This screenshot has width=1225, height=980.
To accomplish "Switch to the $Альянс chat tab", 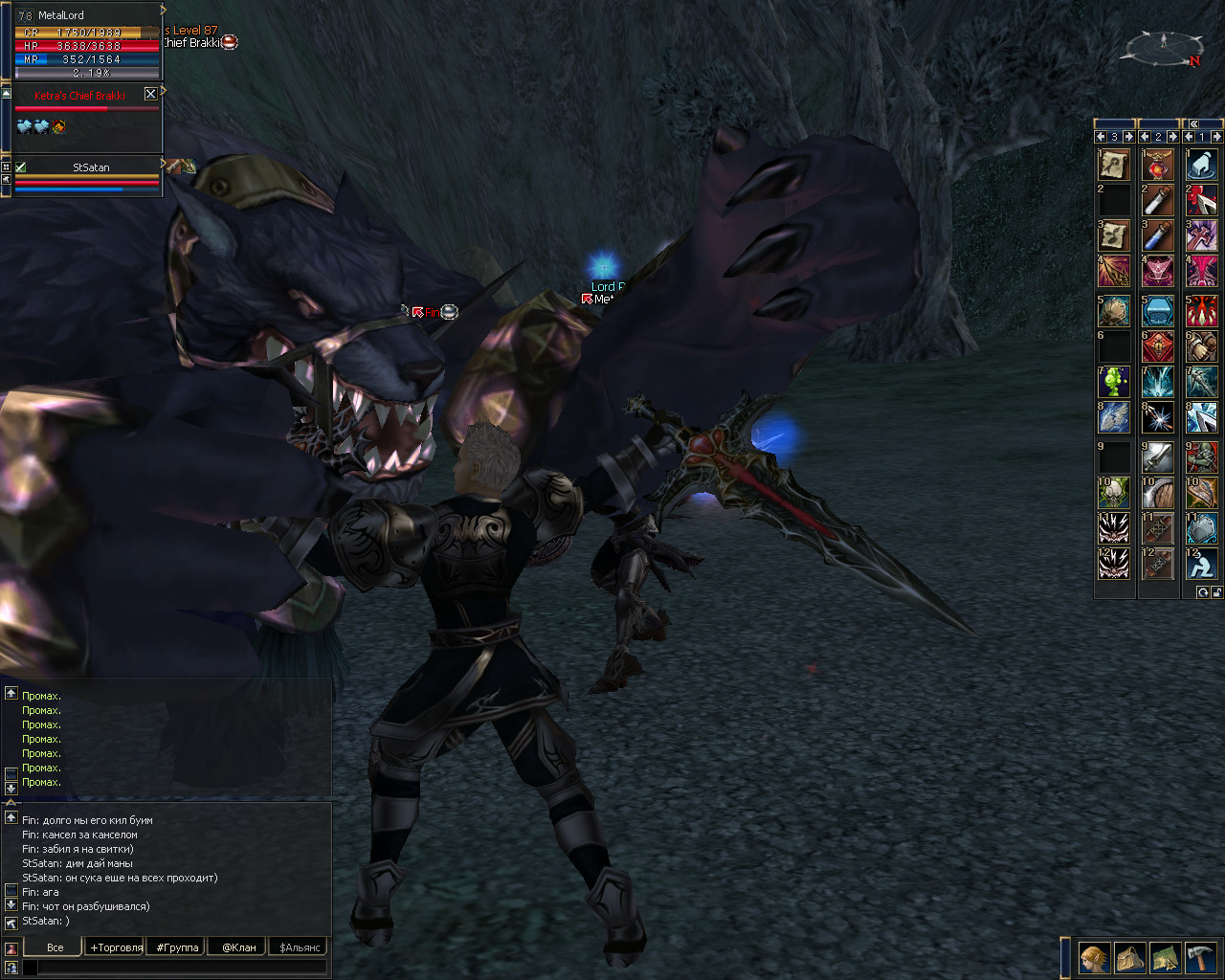I will [x=300, y=947].
